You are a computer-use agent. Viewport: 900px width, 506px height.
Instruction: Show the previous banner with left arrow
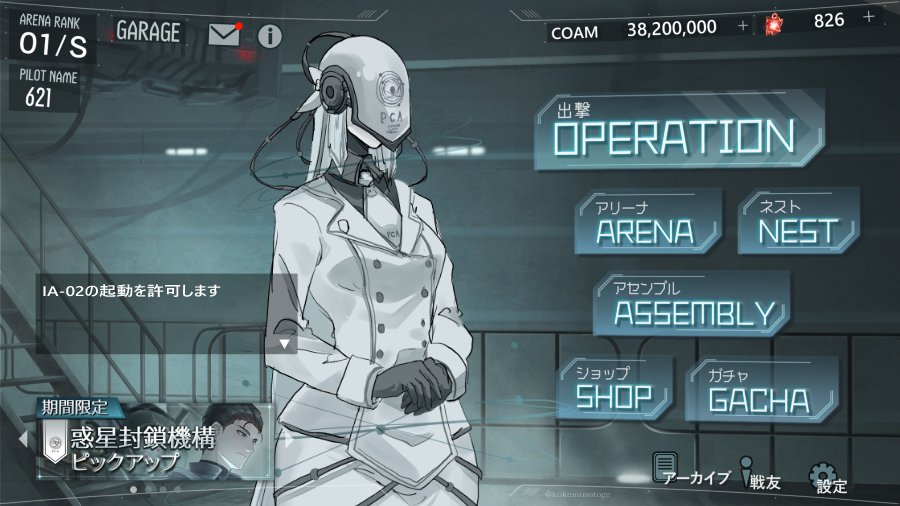pyautogui.click(x=22, y=438)
